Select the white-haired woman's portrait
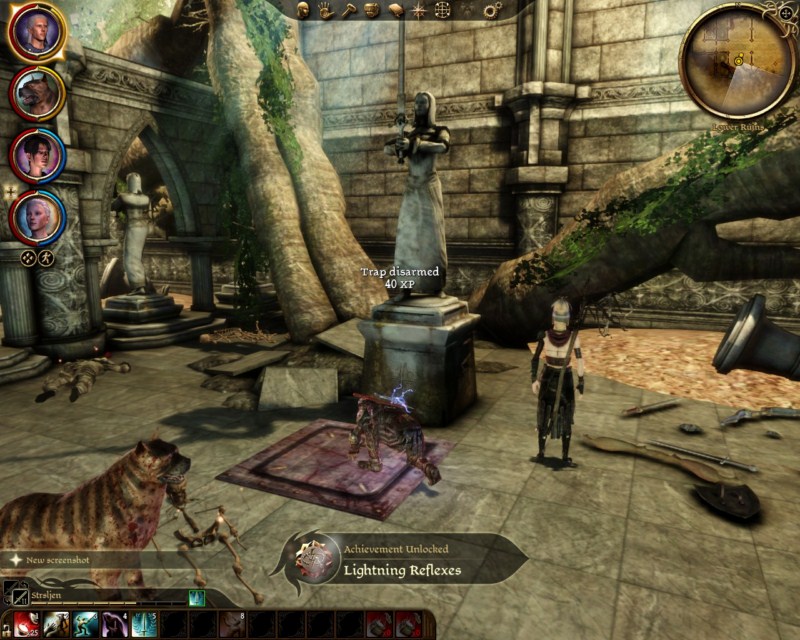The width and height of the screenshot is (800, 640). click(x=37, y=214)
